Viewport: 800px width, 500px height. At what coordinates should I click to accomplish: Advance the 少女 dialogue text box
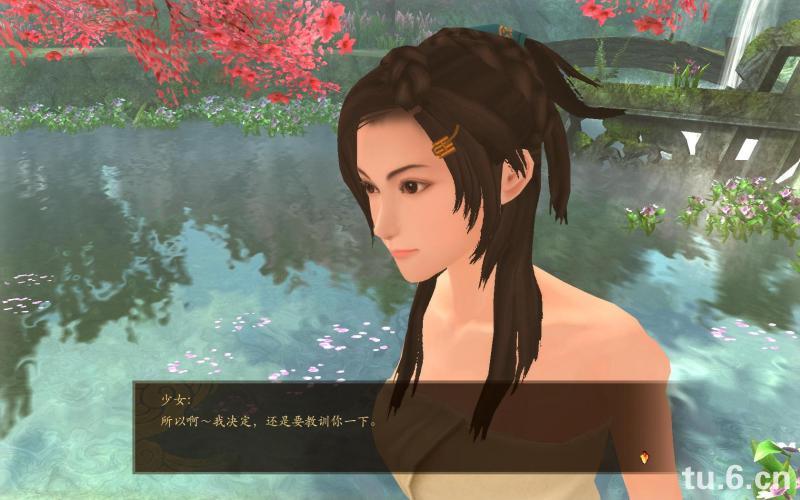point(400,426)
